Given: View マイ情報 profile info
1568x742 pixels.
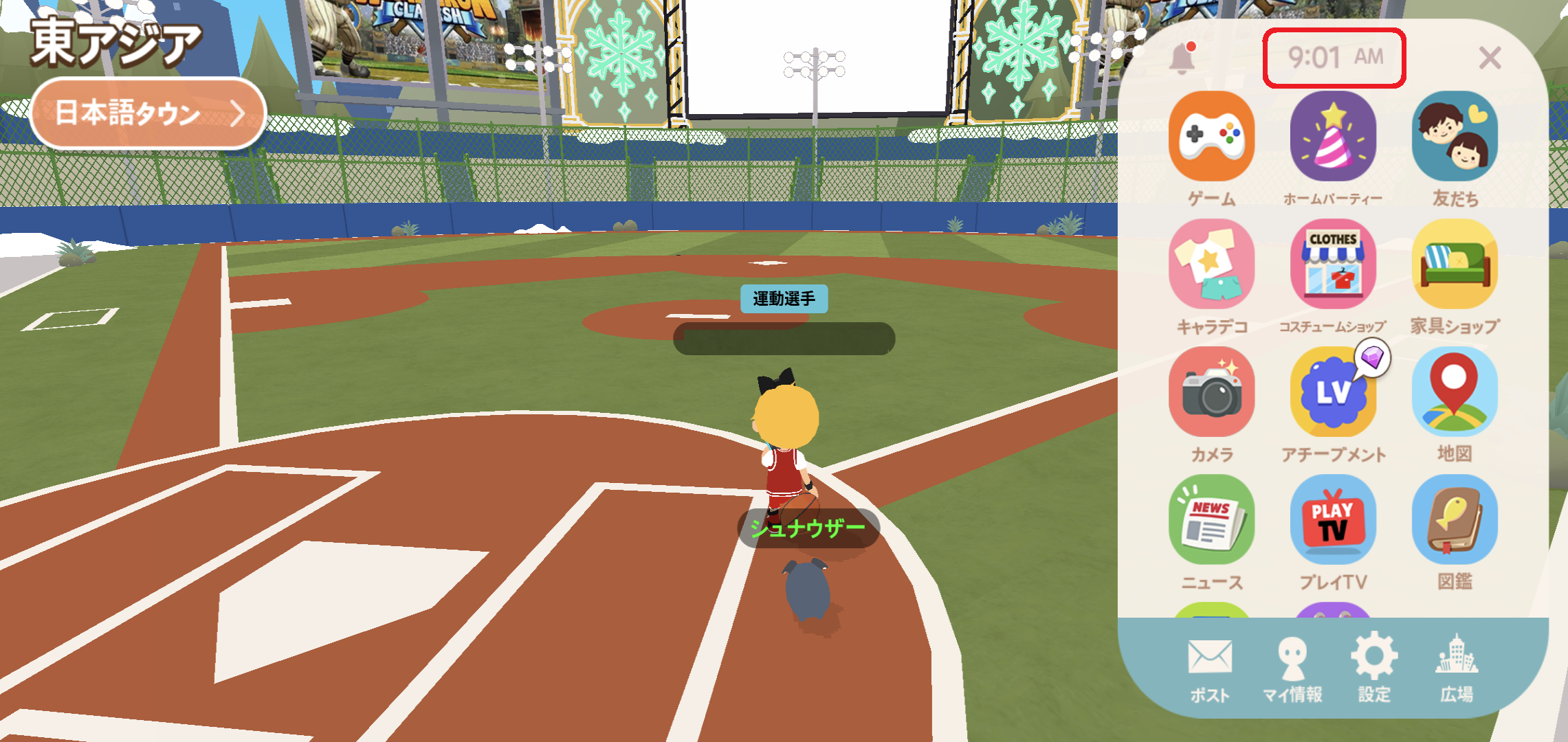Looking at the screenshot, I should pos(1292,668).
